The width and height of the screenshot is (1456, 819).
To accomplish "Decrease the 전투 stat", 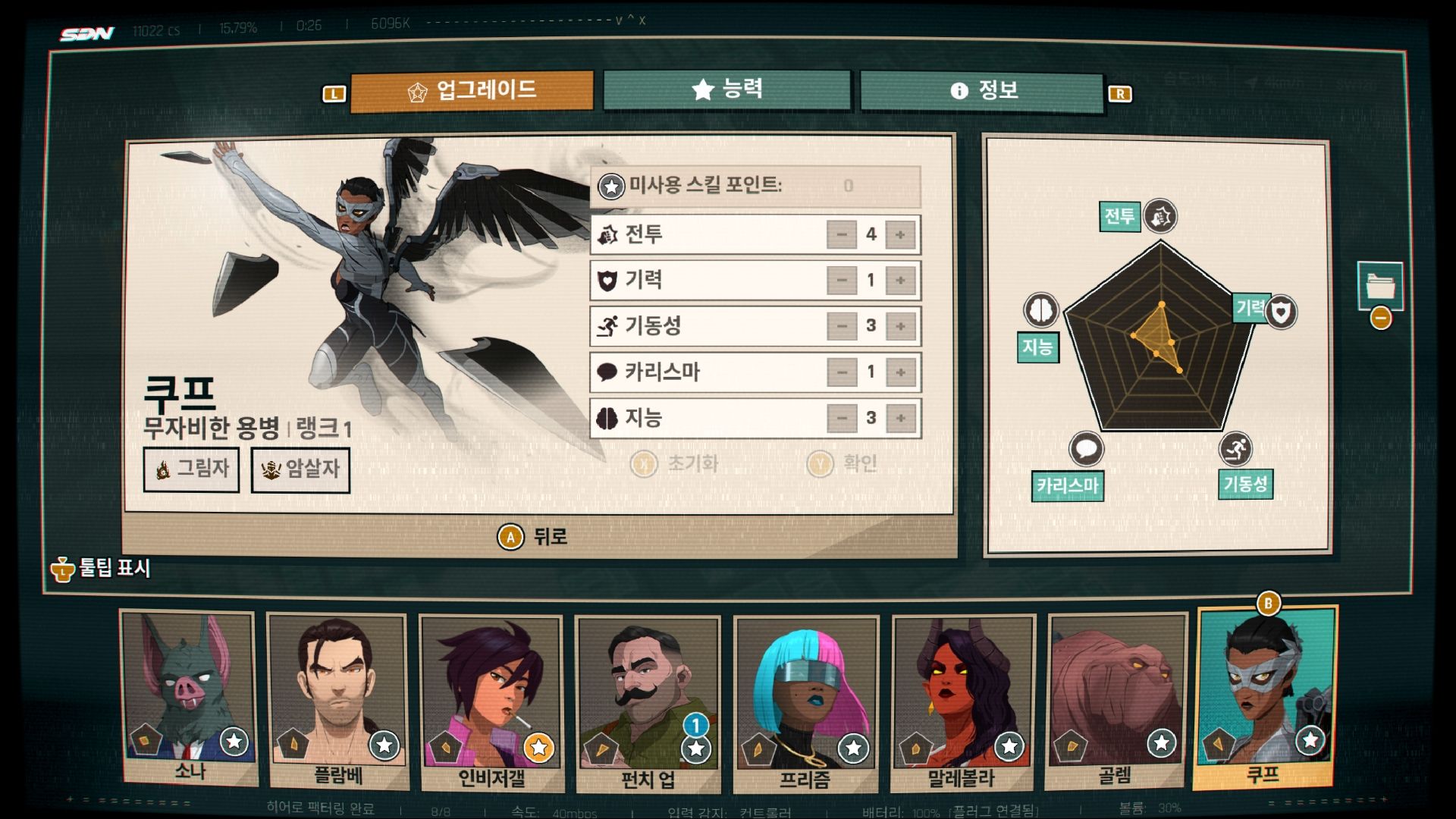I will 841,235.
